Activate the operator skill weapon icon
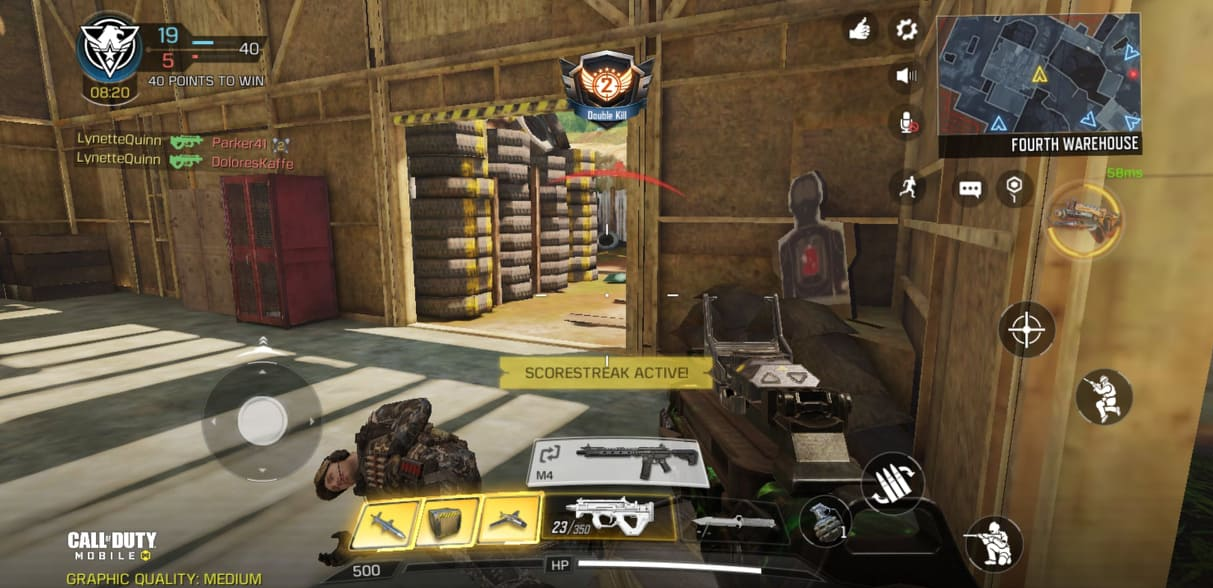This screenshot has width=1213, height=588. (1083, 218)
